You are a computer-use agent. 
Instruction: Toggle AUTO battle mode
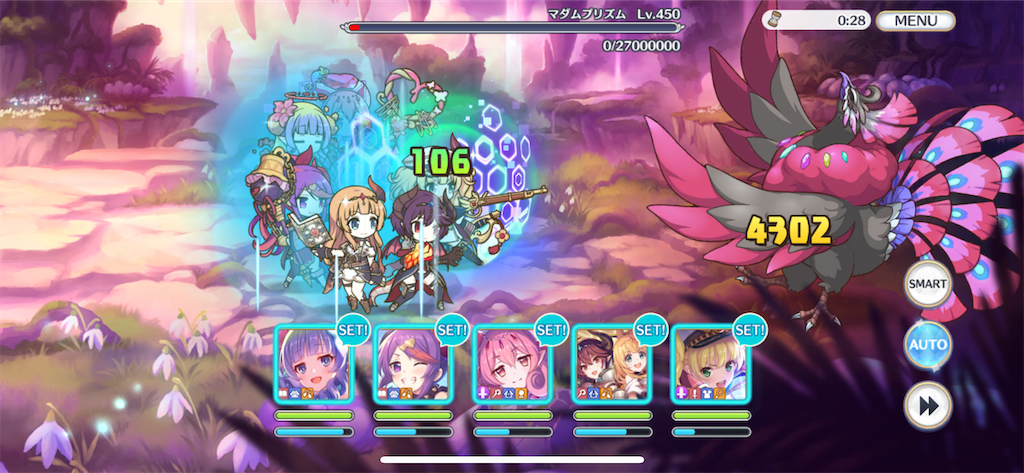pyautogui.click(x=927, y=345)
